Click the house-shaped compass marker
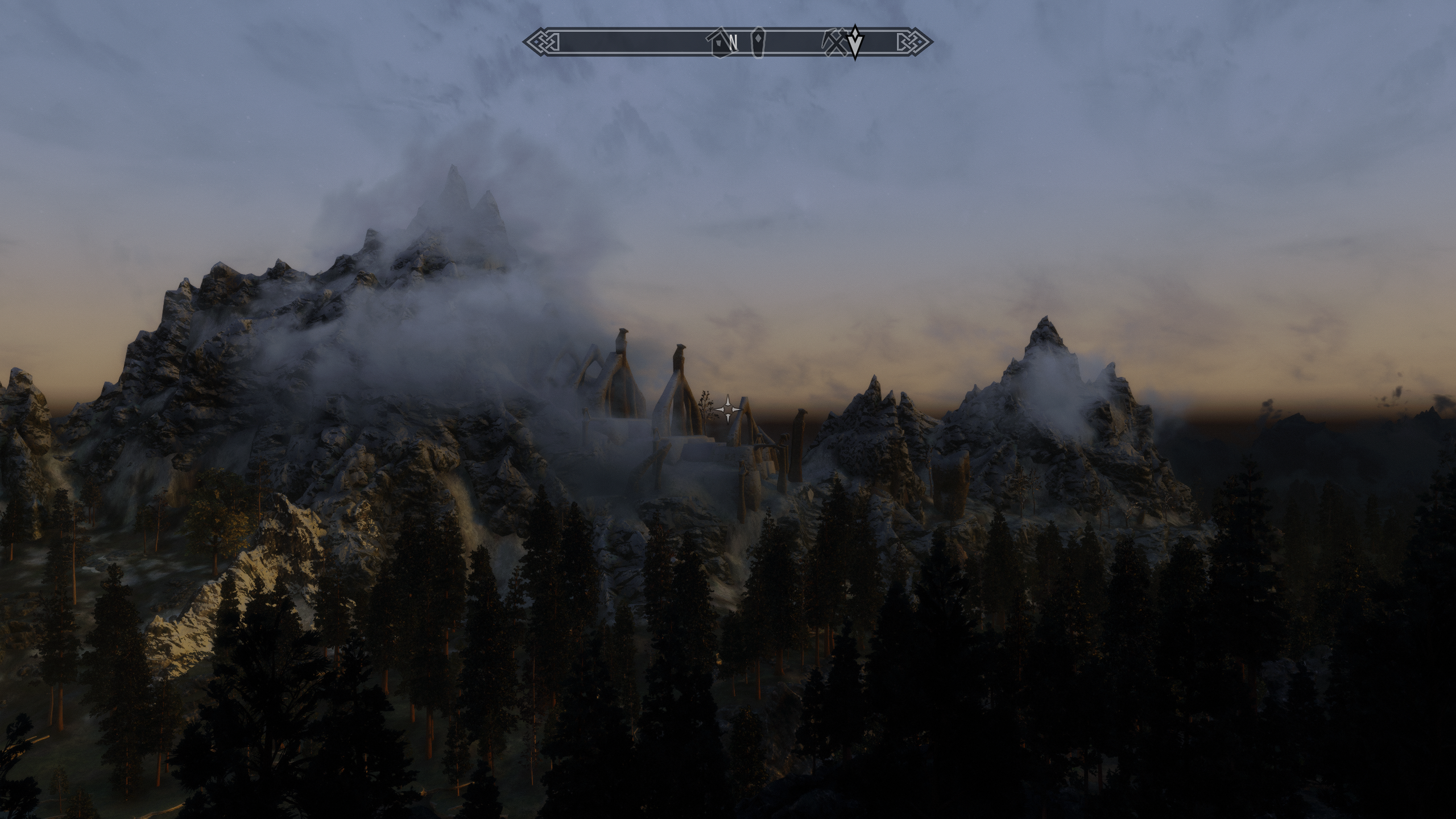This screenshot has width=1456, height=819. click(719, 43)
